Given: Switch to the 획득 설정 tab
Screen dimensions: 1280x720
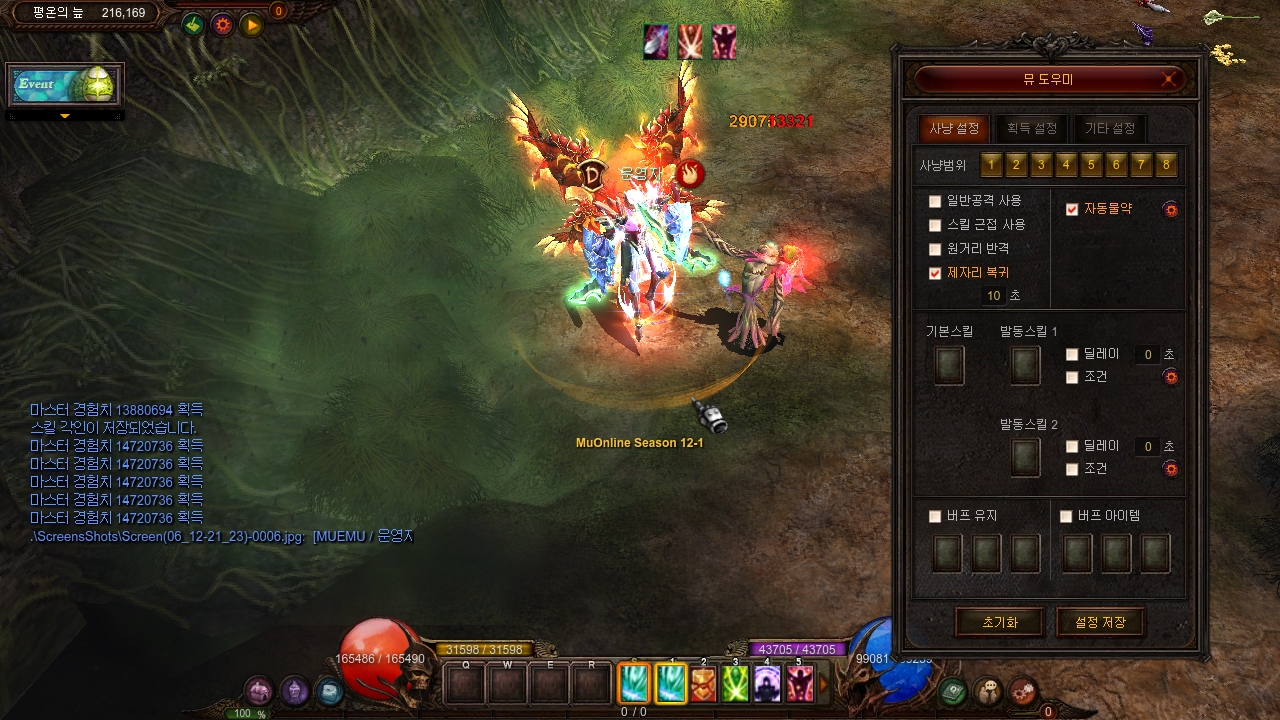Looking at the screenshot, I should pos(1032,129).
